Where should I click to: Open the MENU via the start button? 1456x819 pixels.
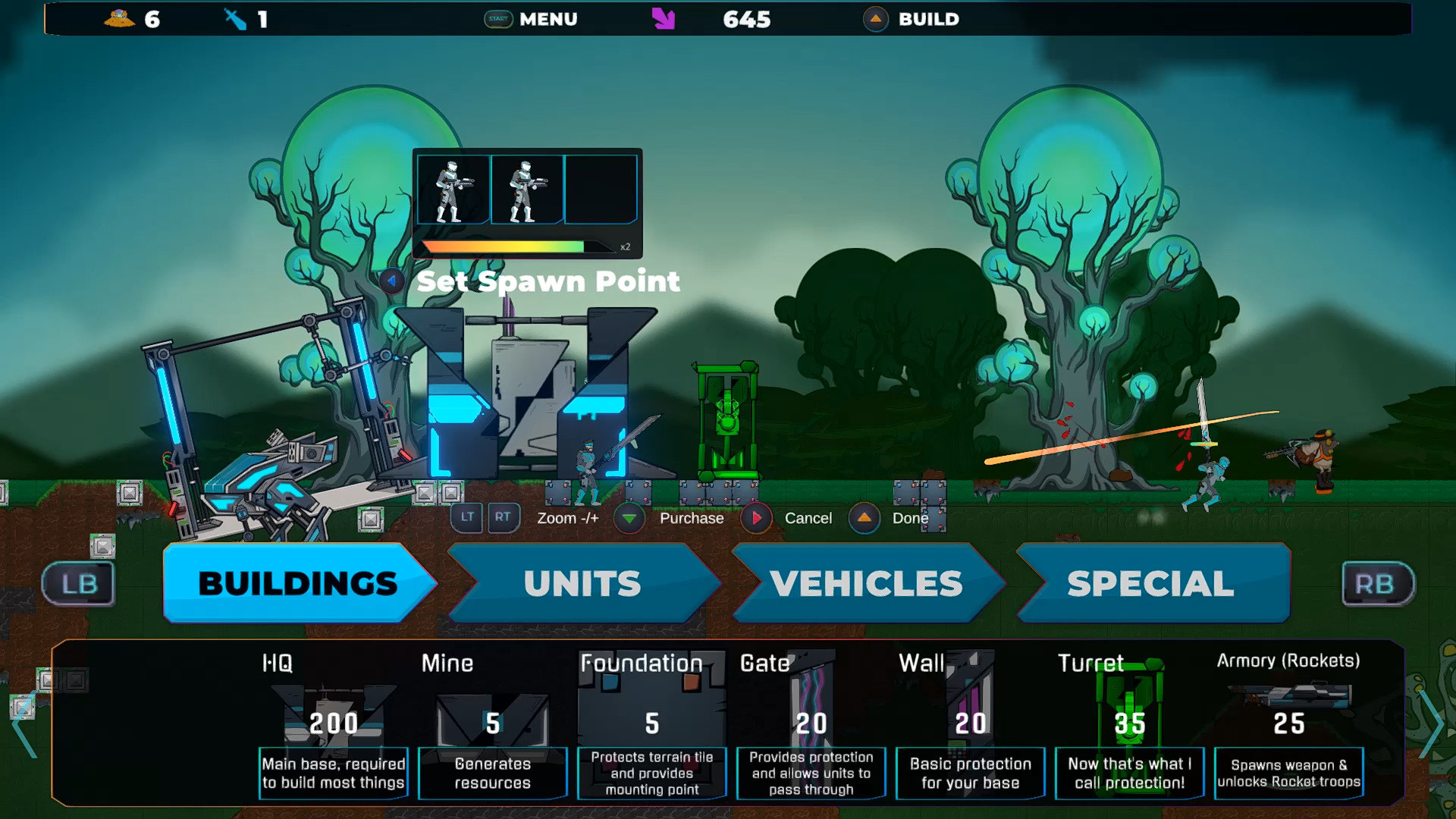tap(498, 19)
